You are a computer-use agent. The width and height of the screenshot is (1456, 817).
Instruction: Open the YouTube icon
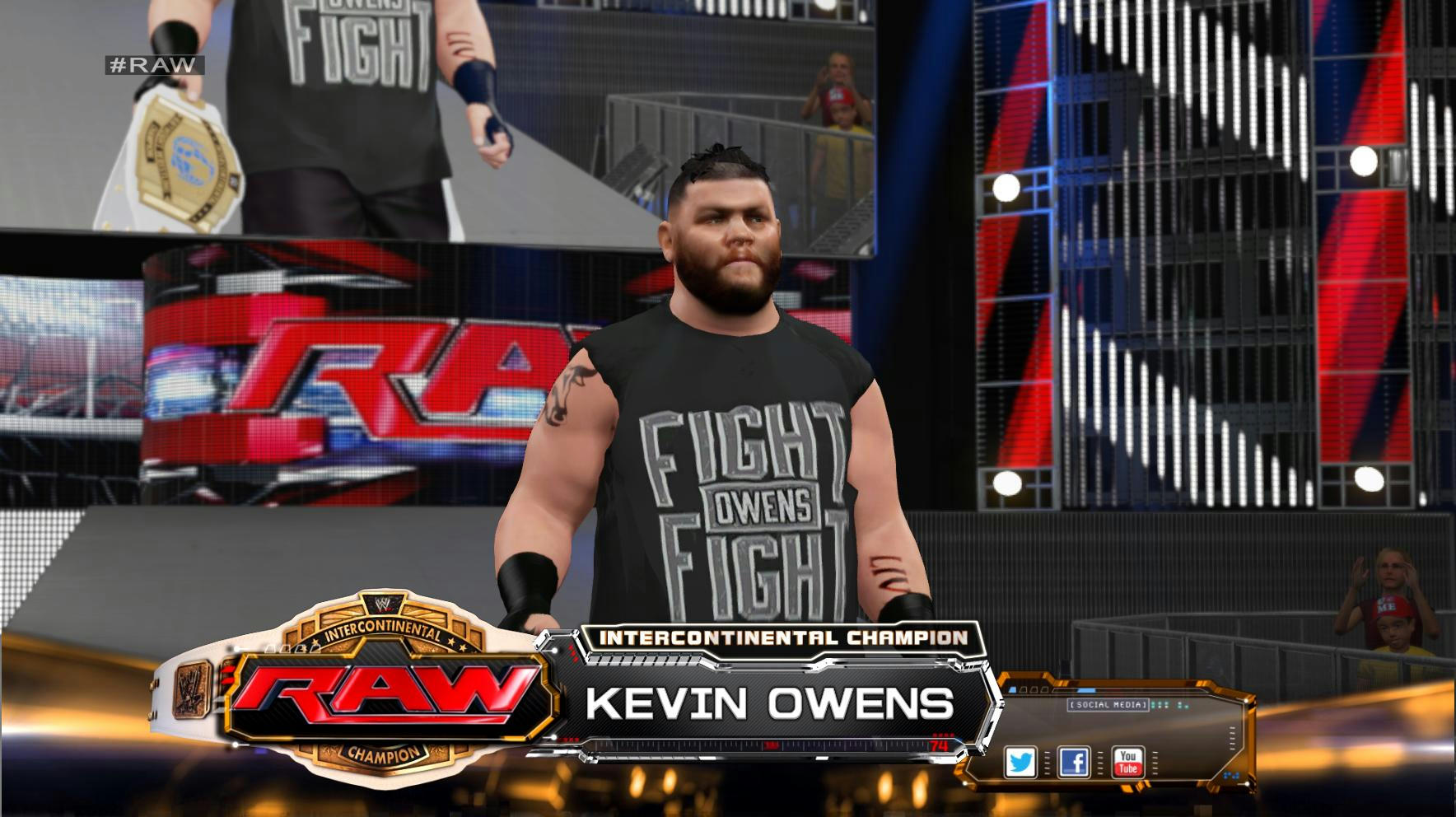point(1127,762)
